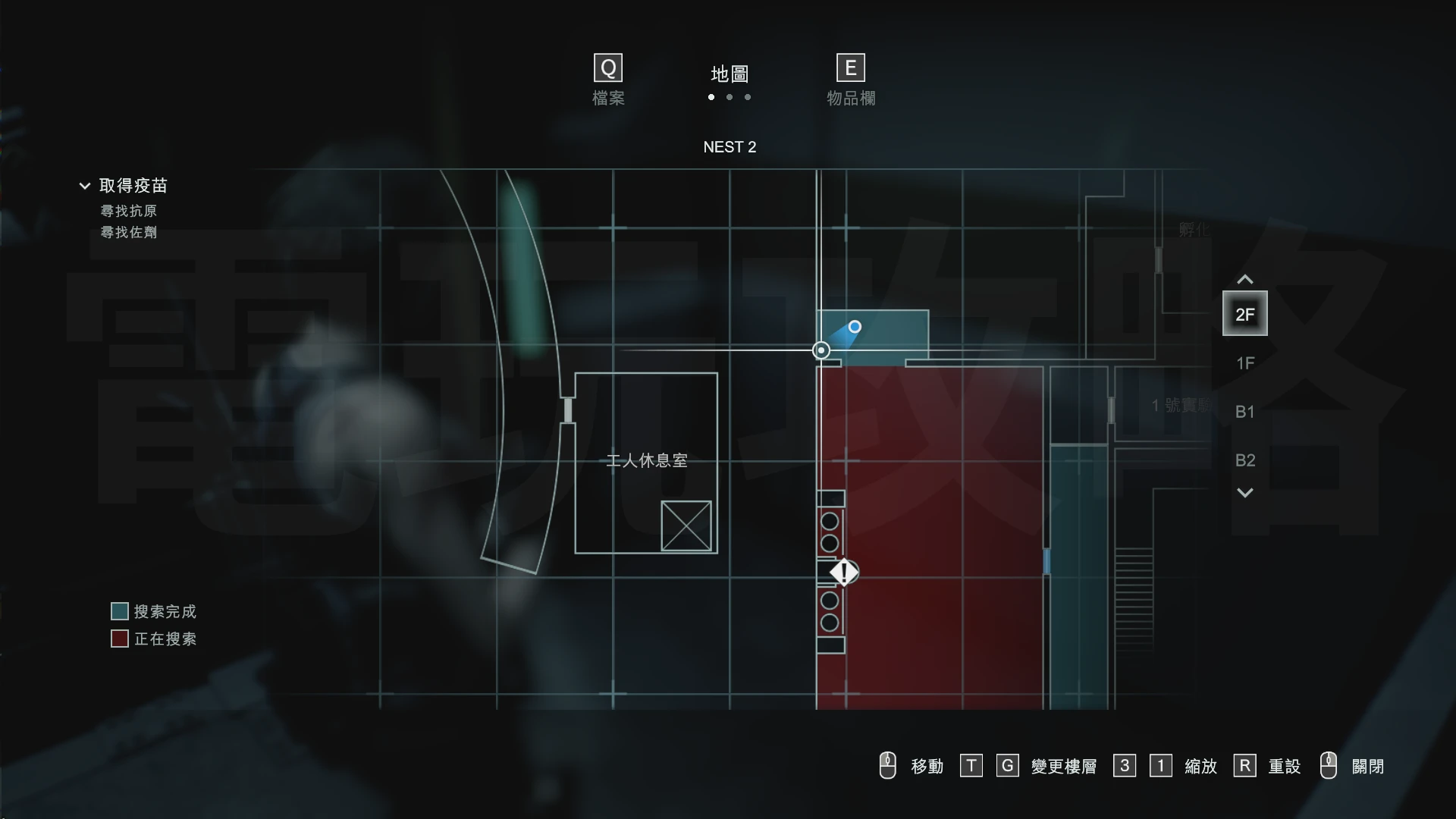This screenshot has height=819, width=1456.
Task: Switch to the 檔案 files tab
Action: tap(607, 80)
